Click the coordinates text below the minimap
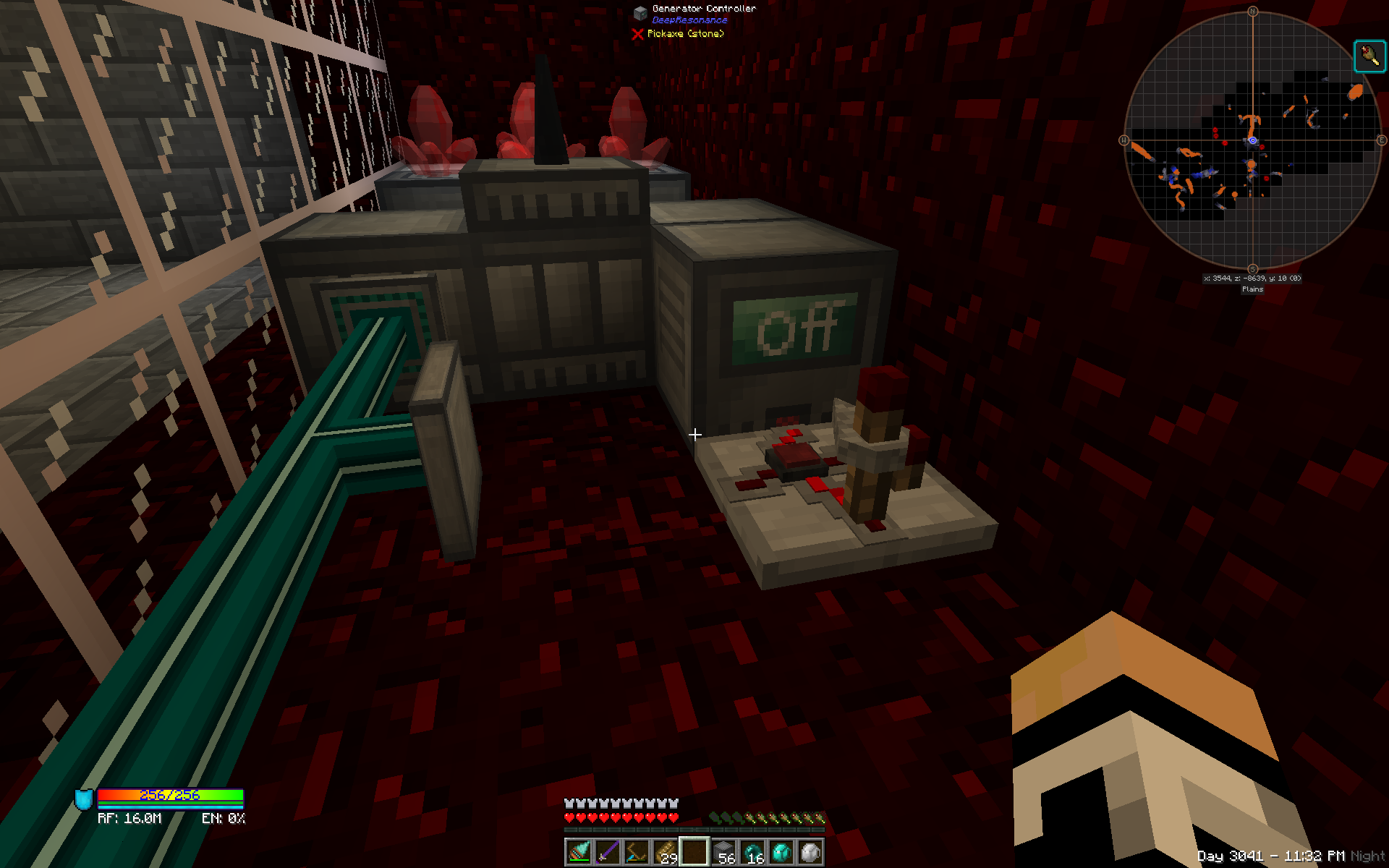Viewport: 1389px width, 868px height. point(1252,278)
